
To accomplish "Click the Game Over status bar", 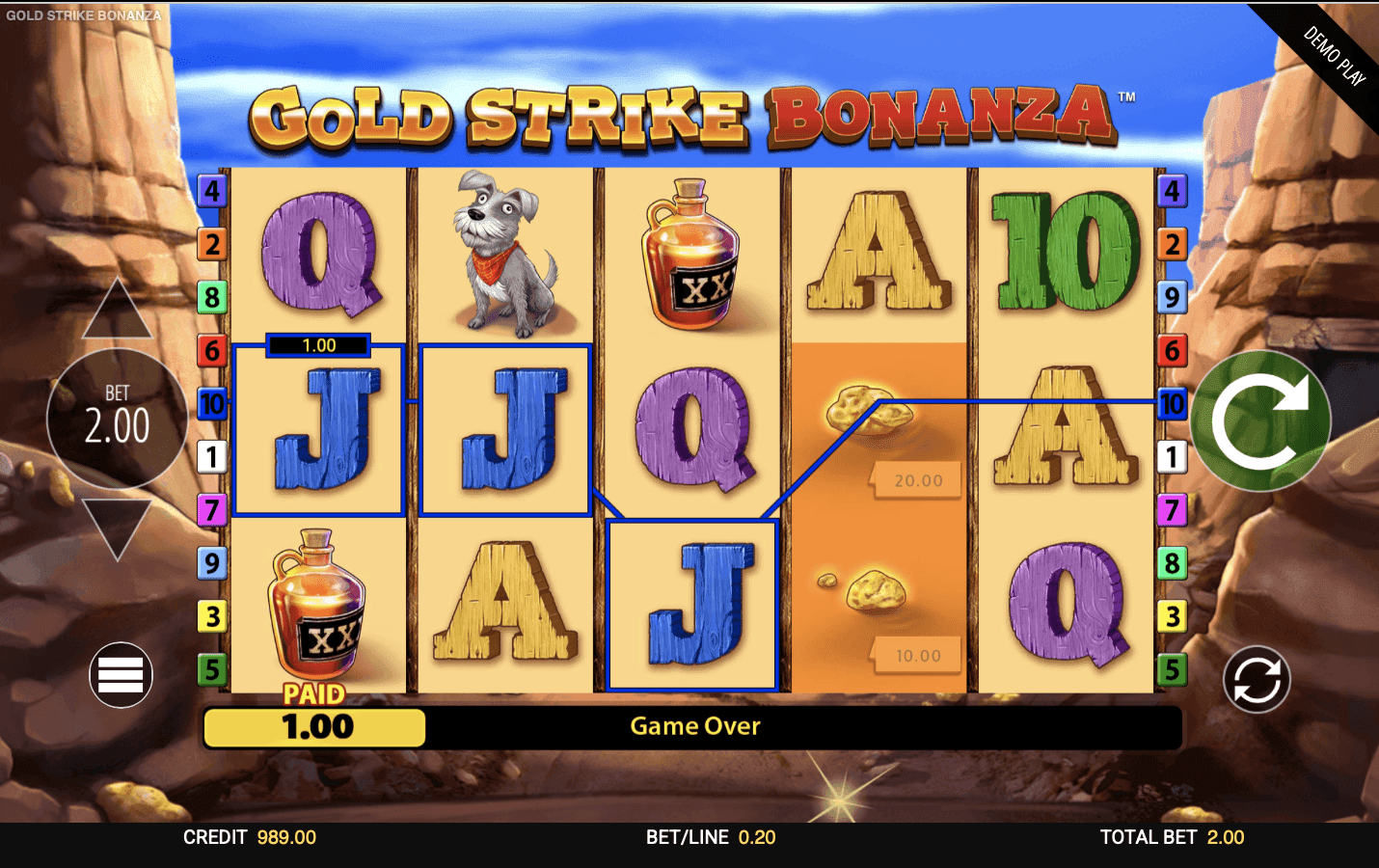I will tap(694, 726).
